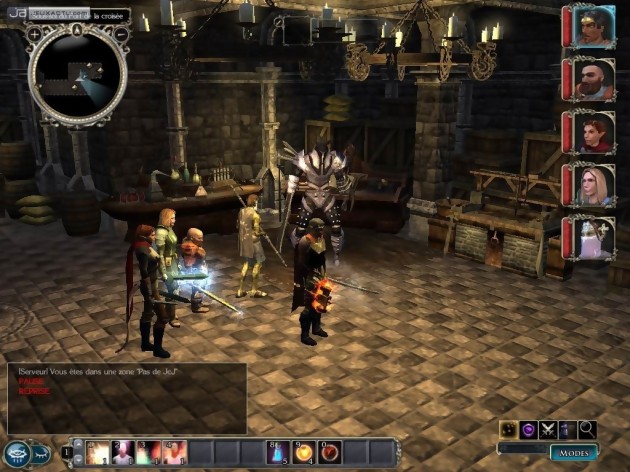Image resolution: width=630 pixels, height=472 pixels.
Task: Select the blonde woman party portrait
Action: pyautogui.click(x=593, y=185)
